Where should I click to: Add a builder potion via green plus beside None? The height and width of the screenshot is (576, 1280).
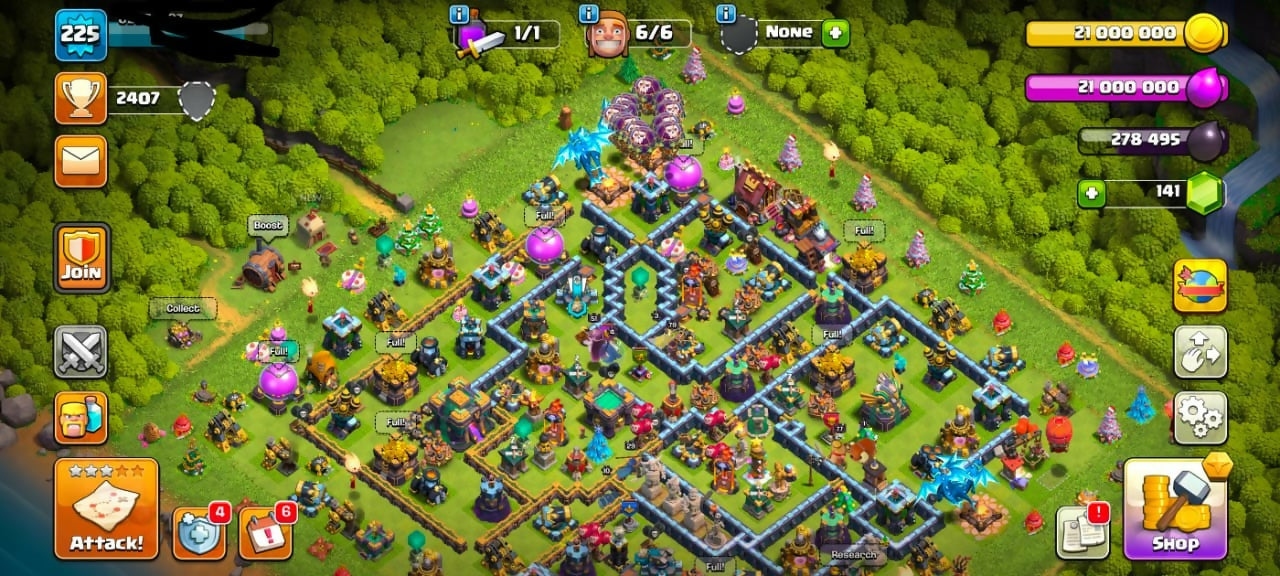pyautogui.click(x=835, y=33)
